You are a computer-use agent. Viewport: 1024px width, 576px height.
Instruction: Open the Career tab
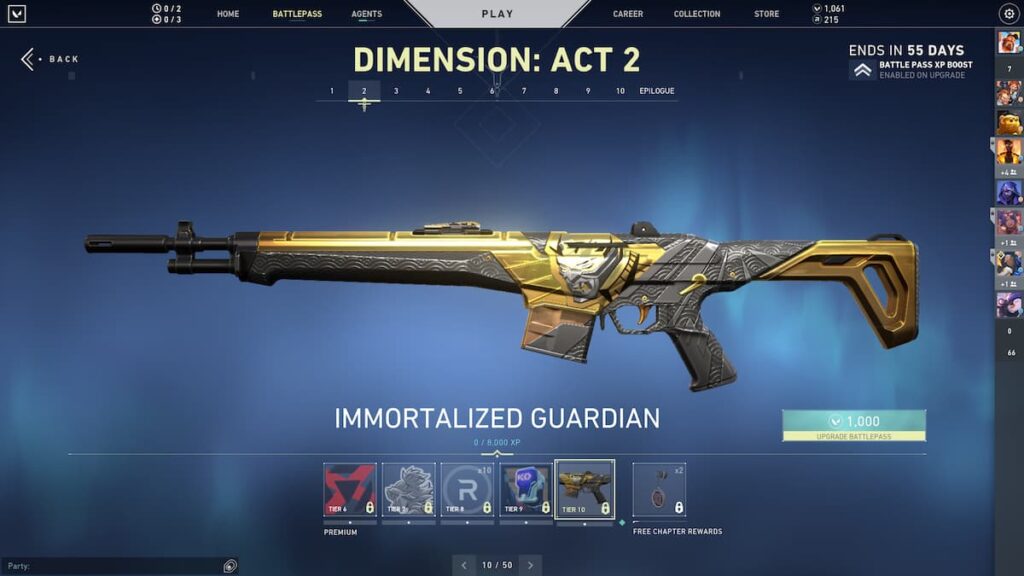628,14
